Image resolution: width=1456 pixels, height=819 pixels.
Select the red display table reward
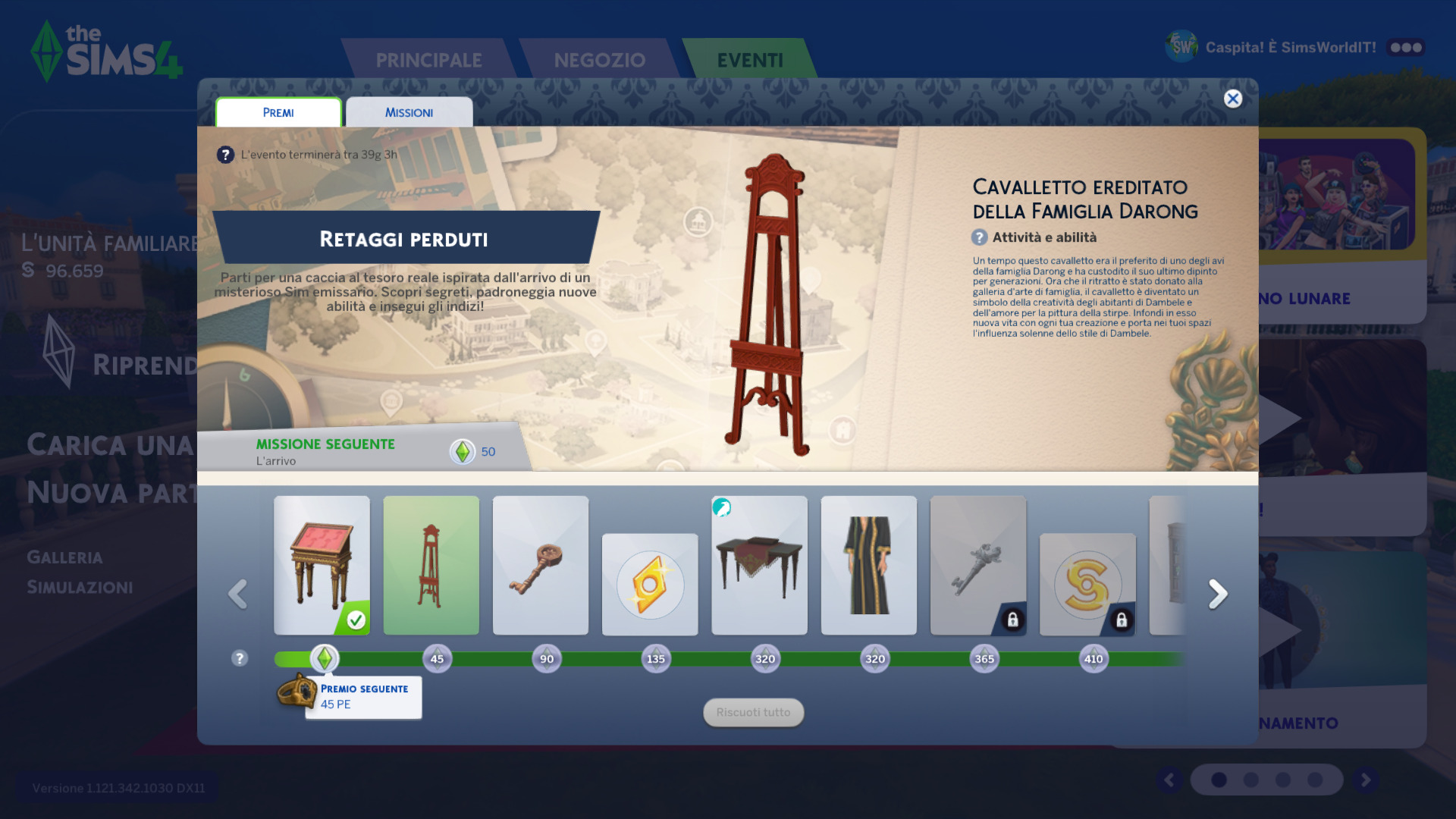[x=322, y=565]
